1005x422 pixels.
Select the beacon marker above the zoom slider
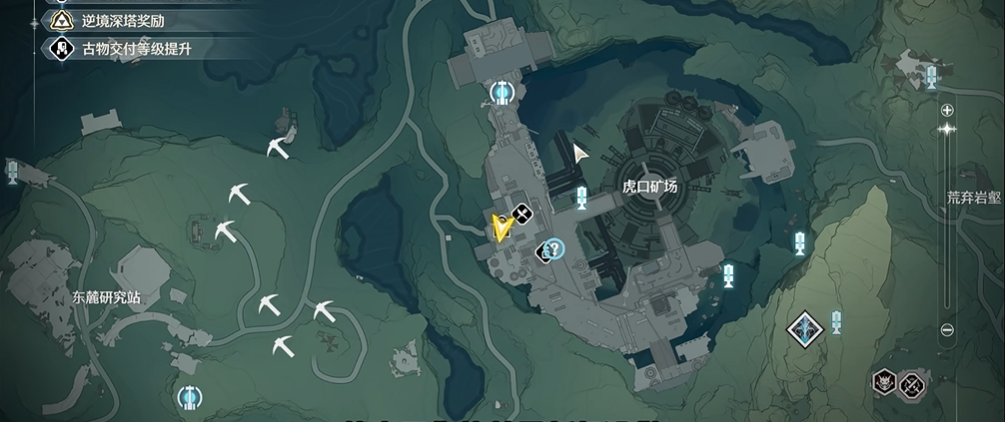(x=932, y=75)
